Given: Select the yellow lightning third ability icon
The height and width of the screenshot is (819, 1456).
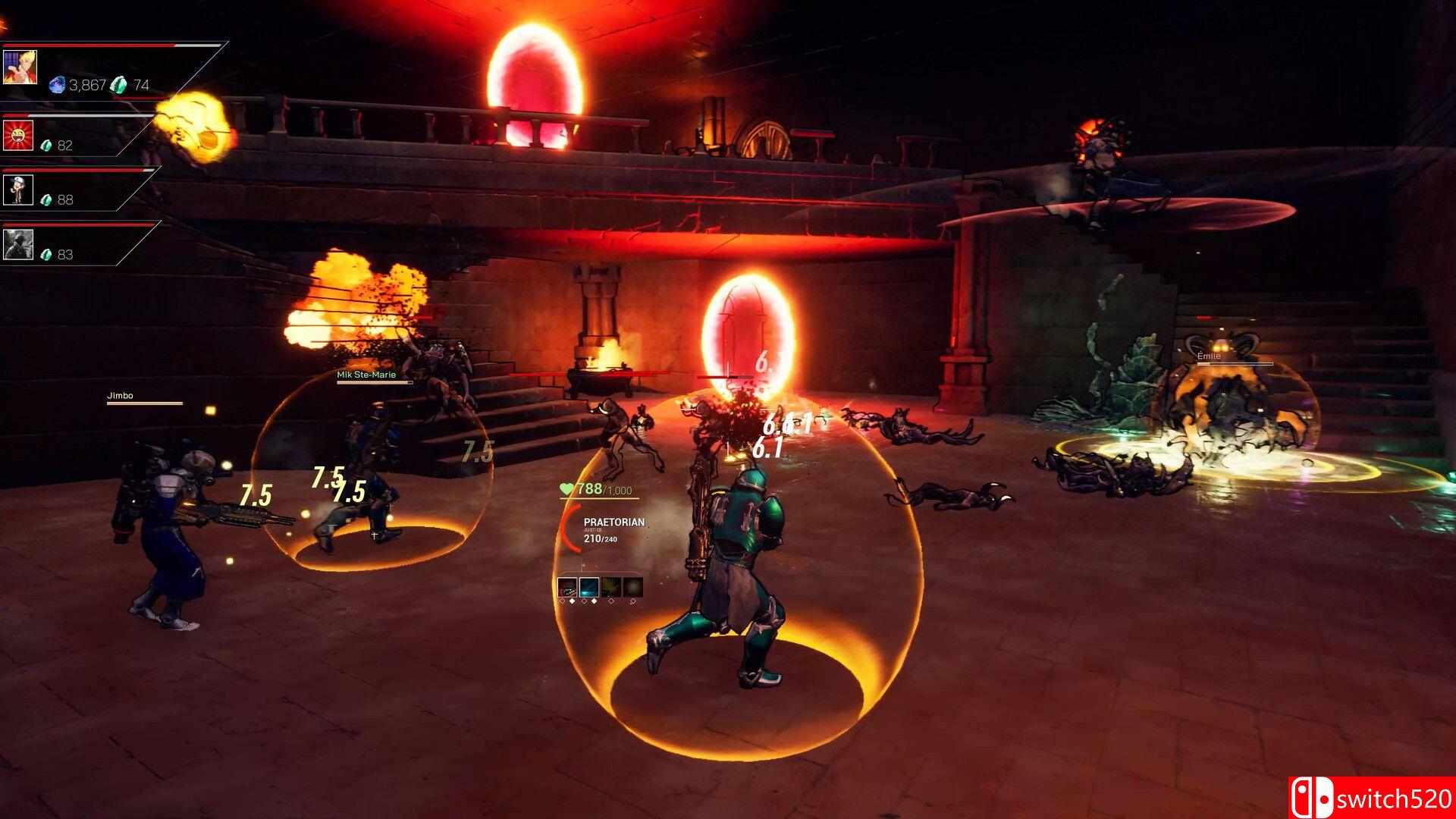Looking at the screenshot, I should pyautogui.click(x=611, y=587).
